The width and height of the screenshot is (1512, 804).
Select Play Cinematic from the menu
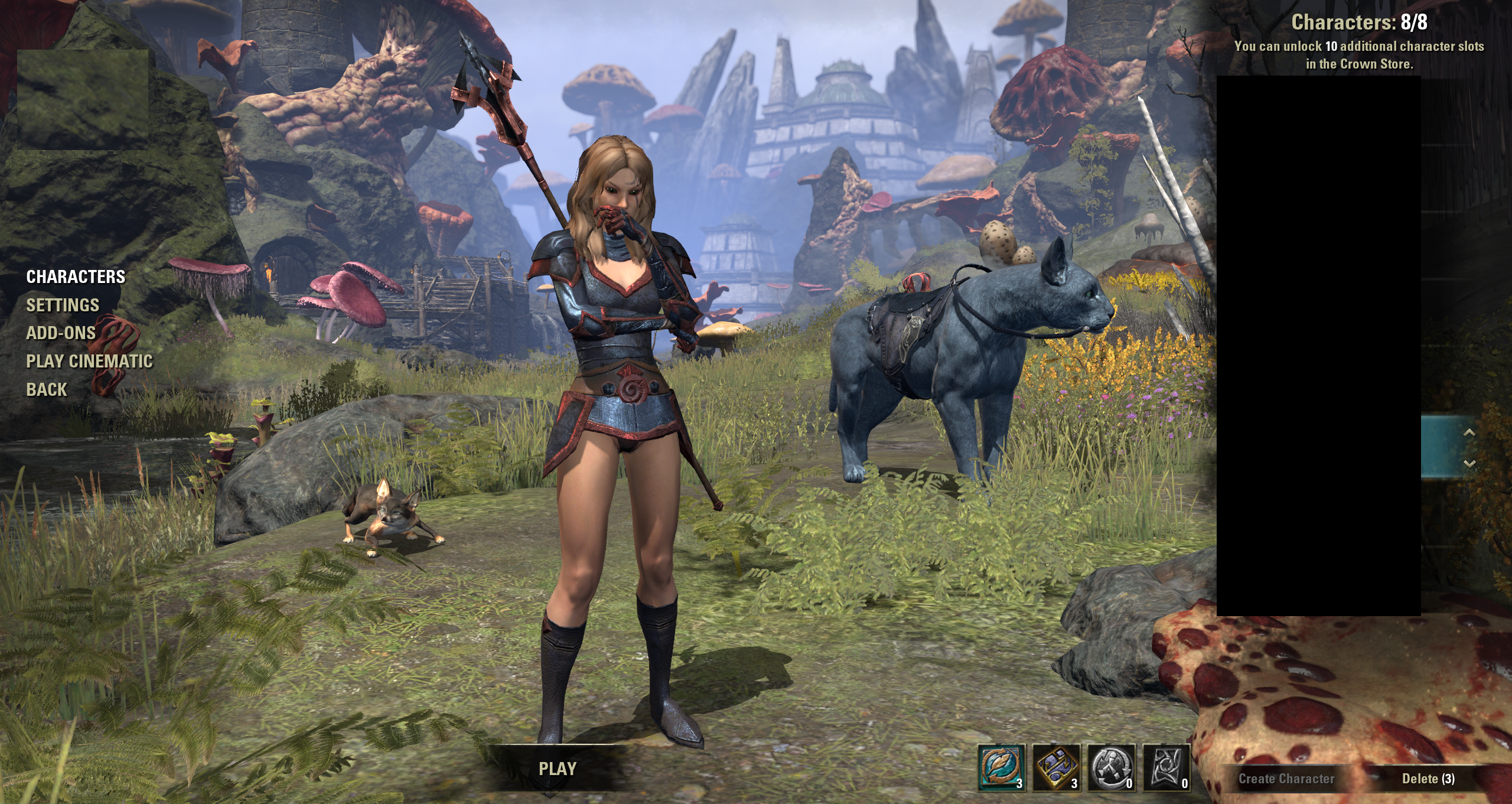coord(89,361)
